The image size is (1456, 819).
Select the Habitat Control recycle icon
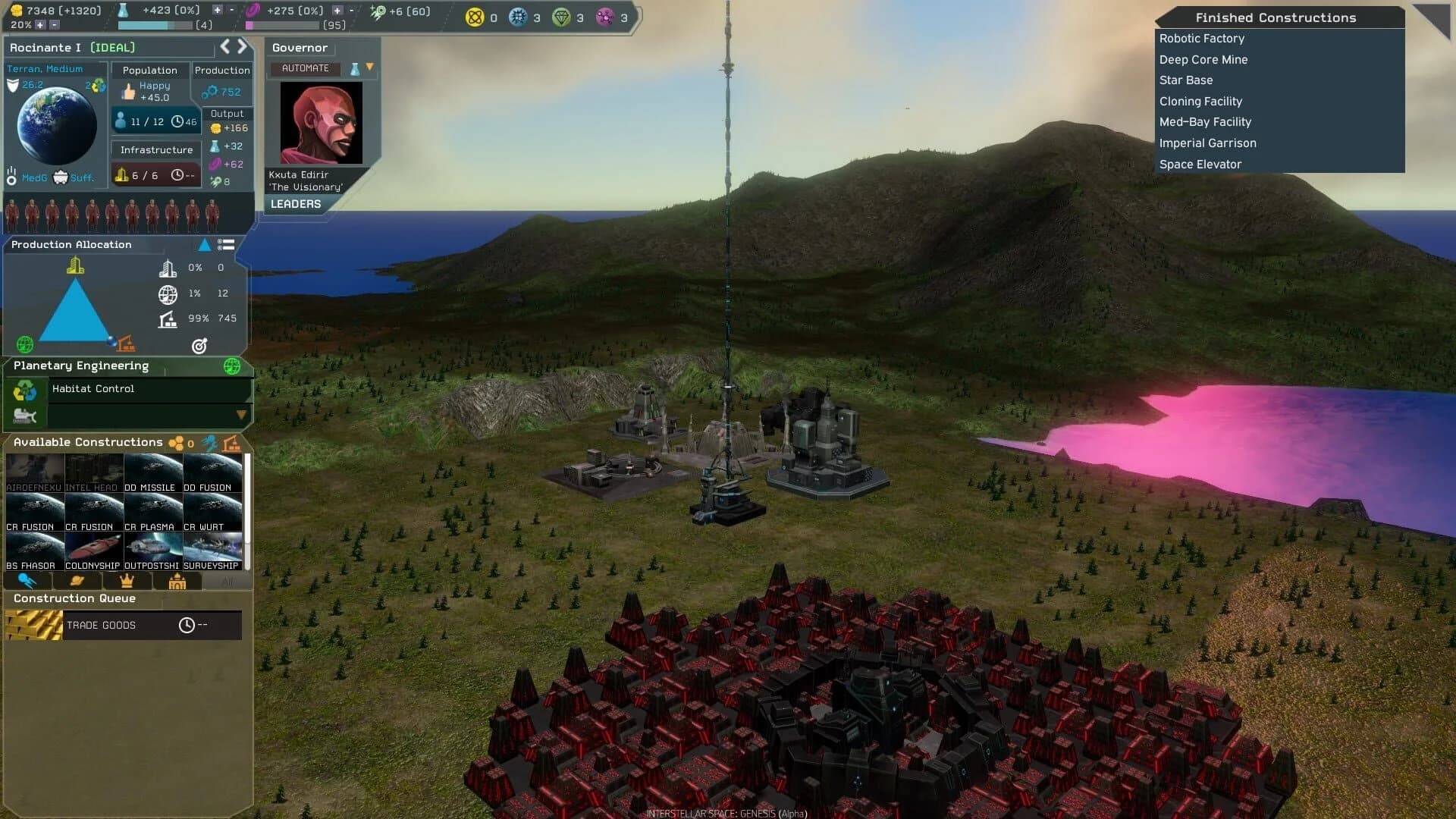click(x=26, y=391)
